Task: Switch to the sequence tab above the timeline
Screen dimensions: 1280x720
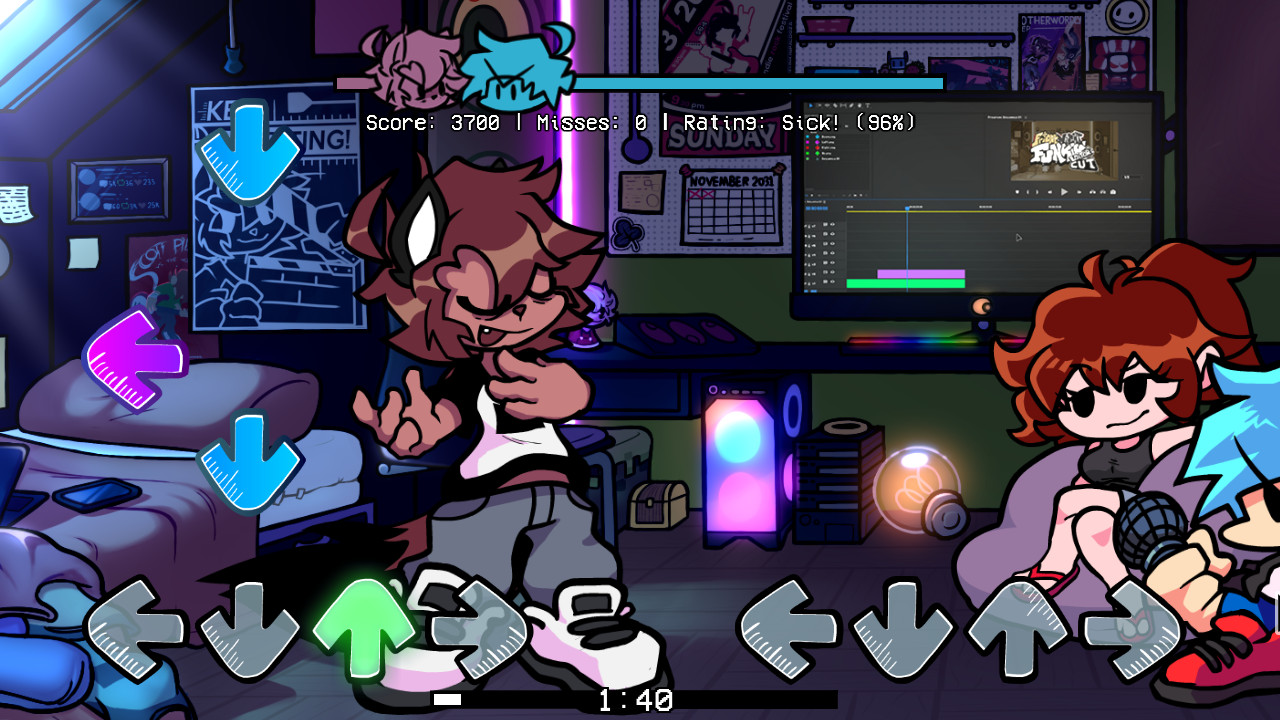Action: pyautogui.click(x=812, y=202)
